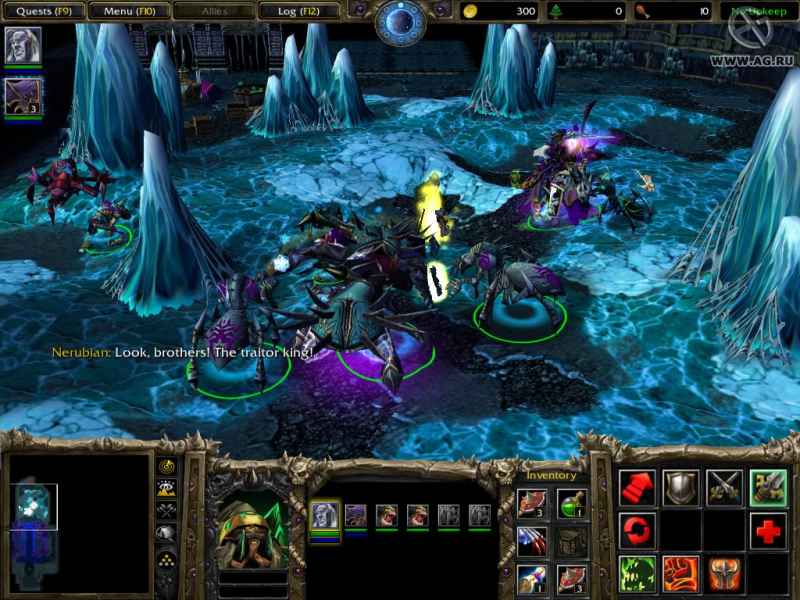
Task: Select the first unit icon in the group panel
Action: click(324, 516)
